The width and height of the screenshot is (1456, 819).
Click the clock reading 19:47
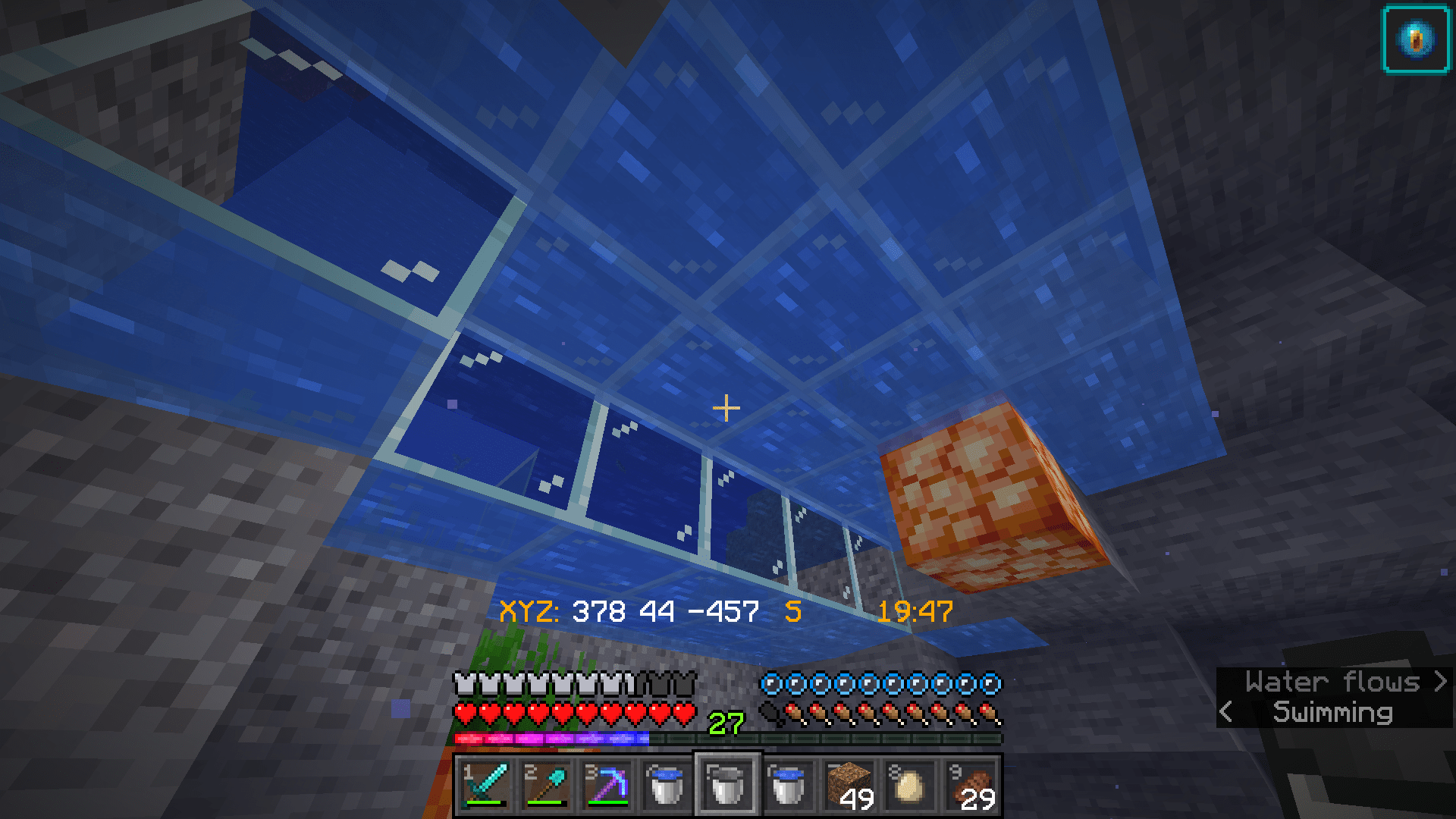(x=915, y=609)
